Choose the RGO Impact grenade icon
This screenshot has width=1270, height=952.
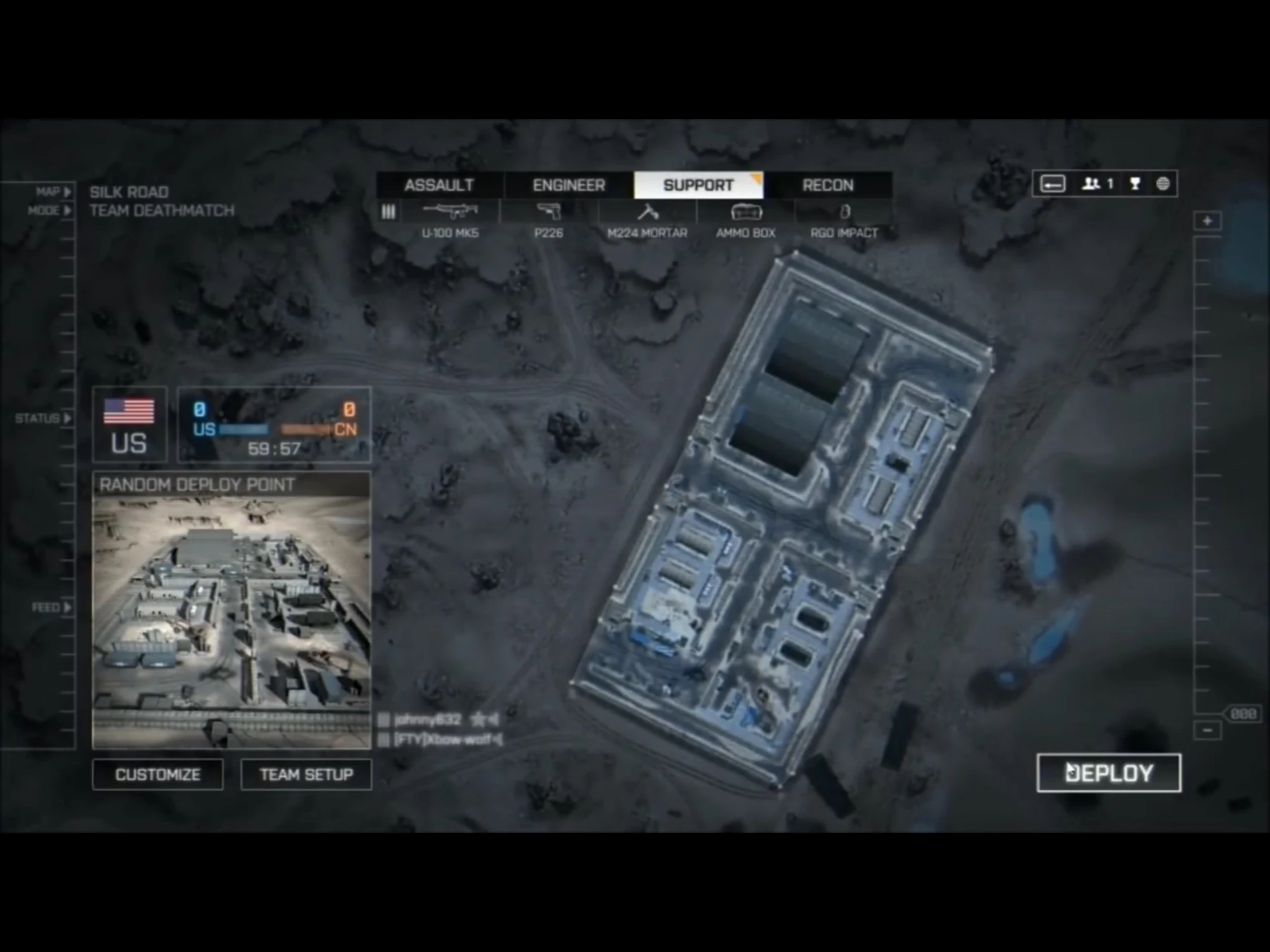845,212
